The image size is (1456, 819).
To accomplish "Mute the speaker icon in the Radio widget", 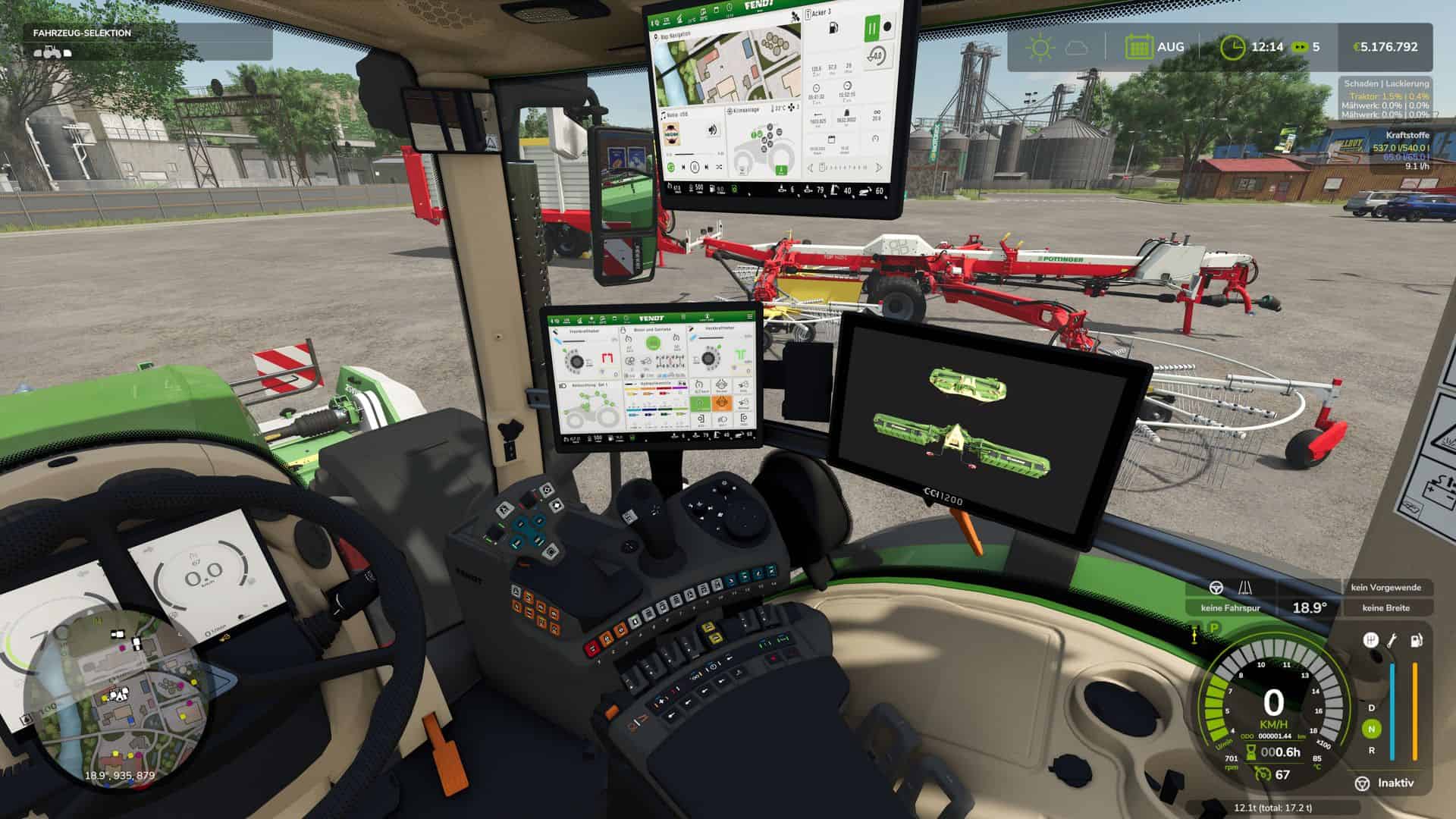I will (713, 130).
